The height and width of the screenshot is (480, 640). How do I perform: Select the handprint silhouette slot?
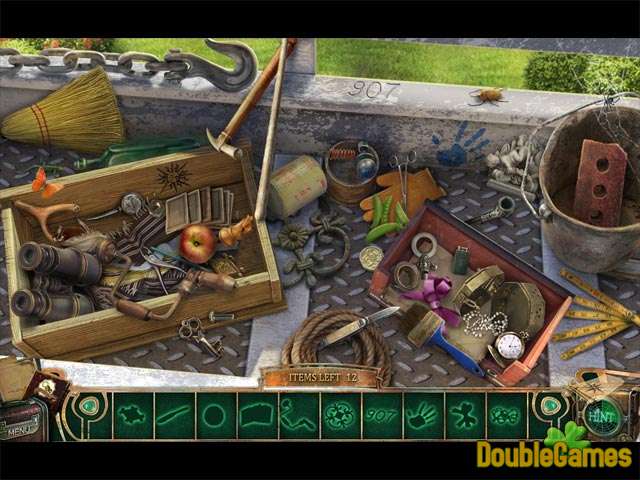click(421, 414)
